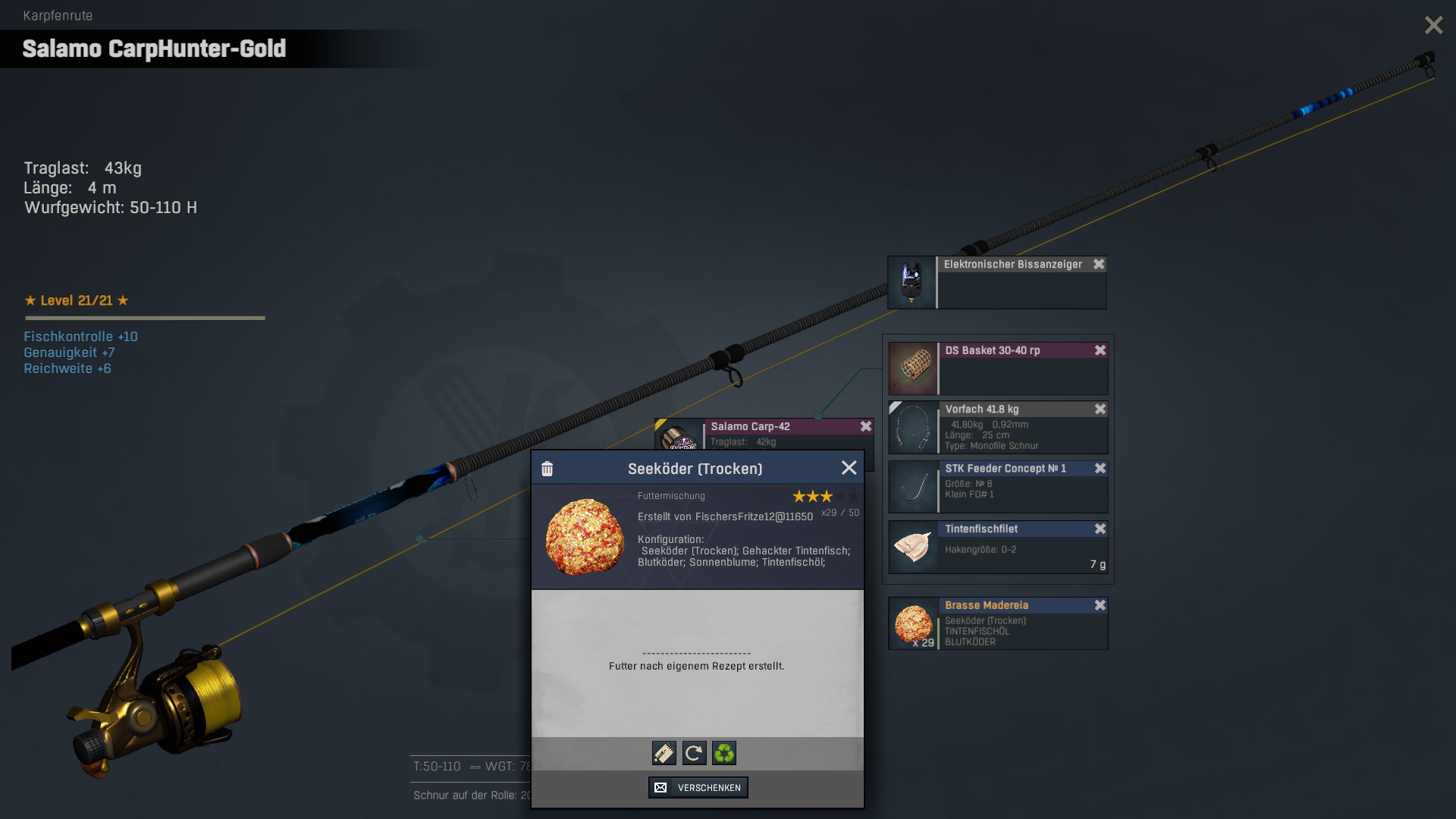Click the trash can icon in popup
The image size is (1456, 819).
pyautogui.click(x=547, y=469)
